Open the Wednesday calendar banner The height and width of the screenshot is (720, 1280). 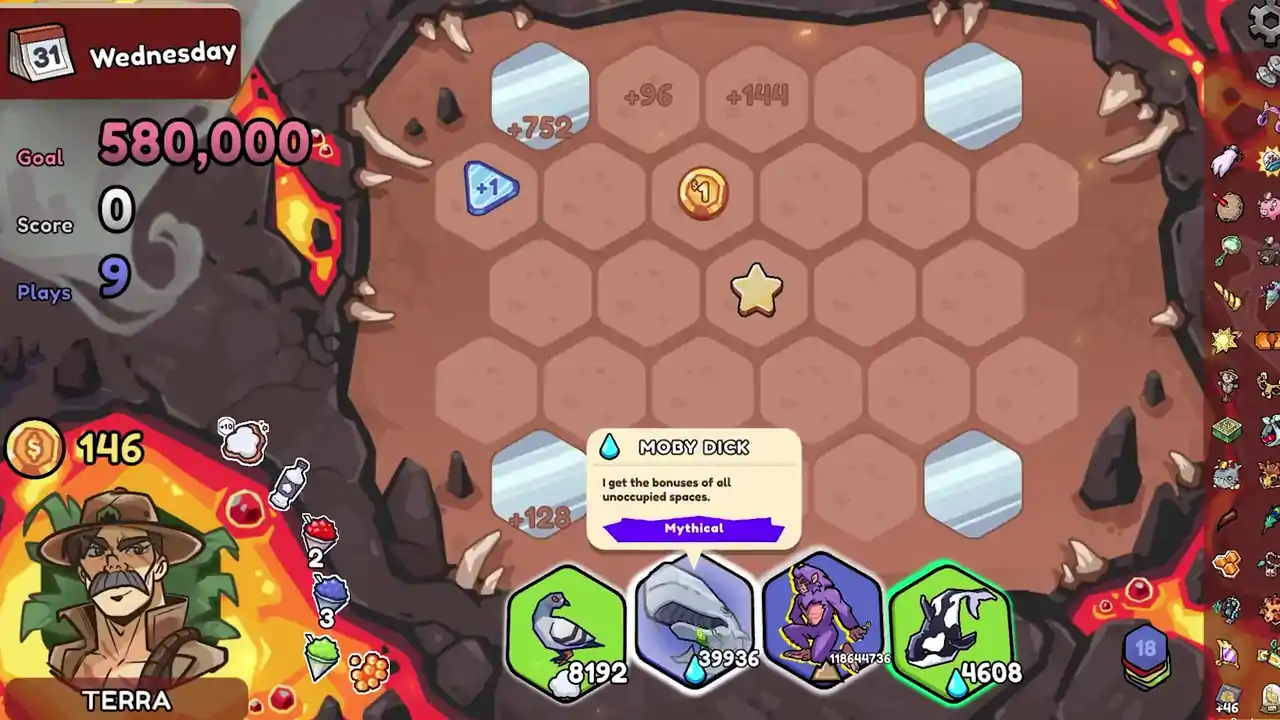pyautogui.click(x=120, y=50)
